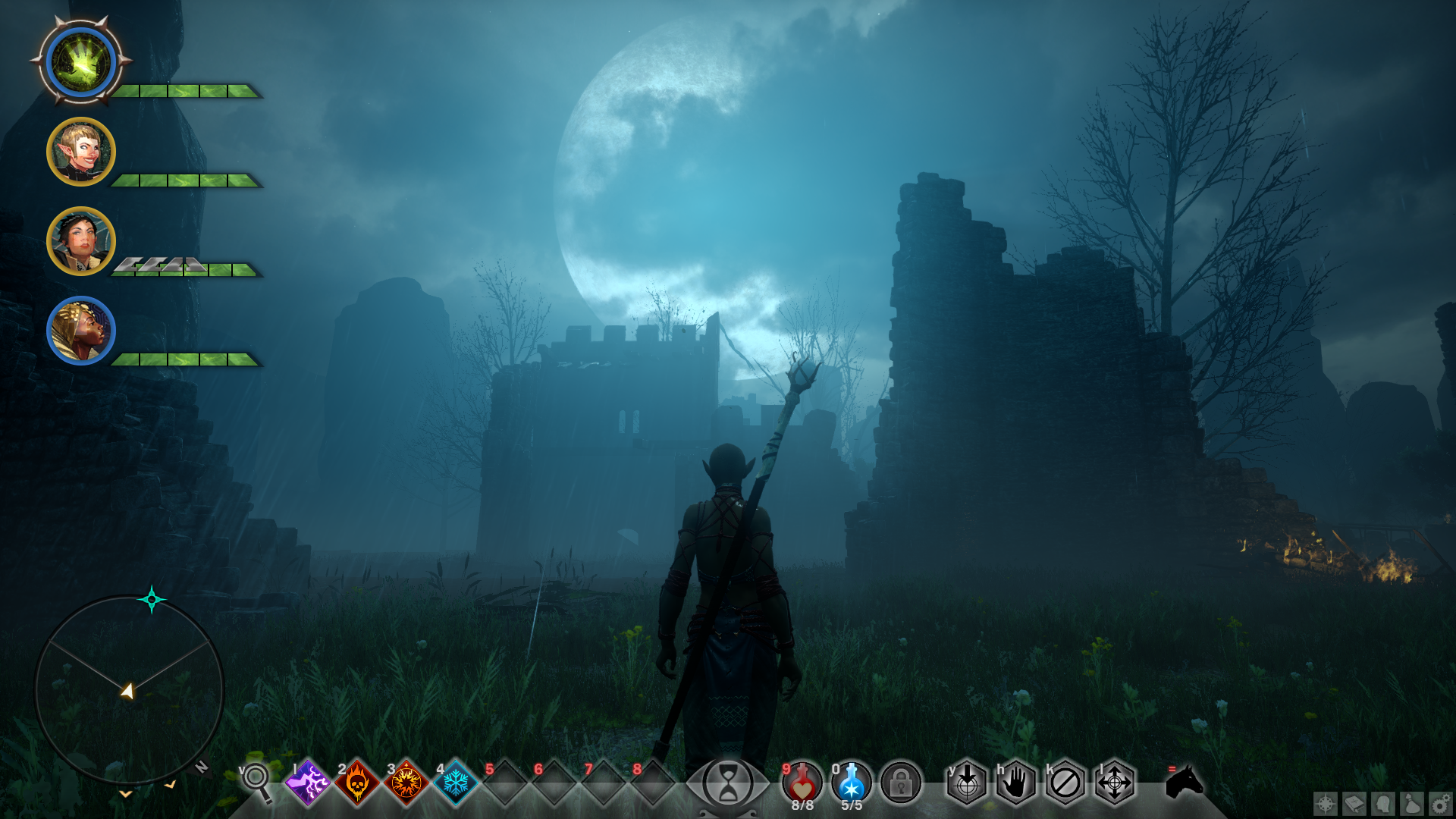Open settings with the gears icon

click(1441, 803)
